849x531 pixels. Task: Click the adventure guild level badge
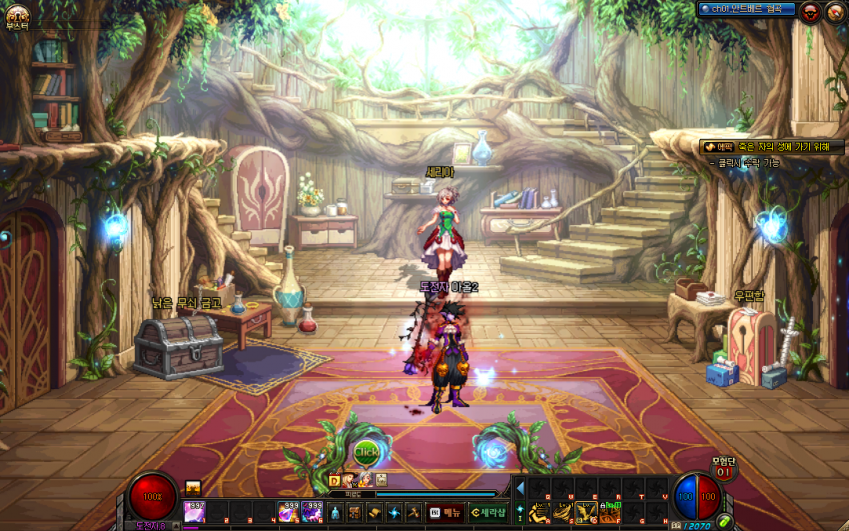pyautogui.click(x=723, y=470)
